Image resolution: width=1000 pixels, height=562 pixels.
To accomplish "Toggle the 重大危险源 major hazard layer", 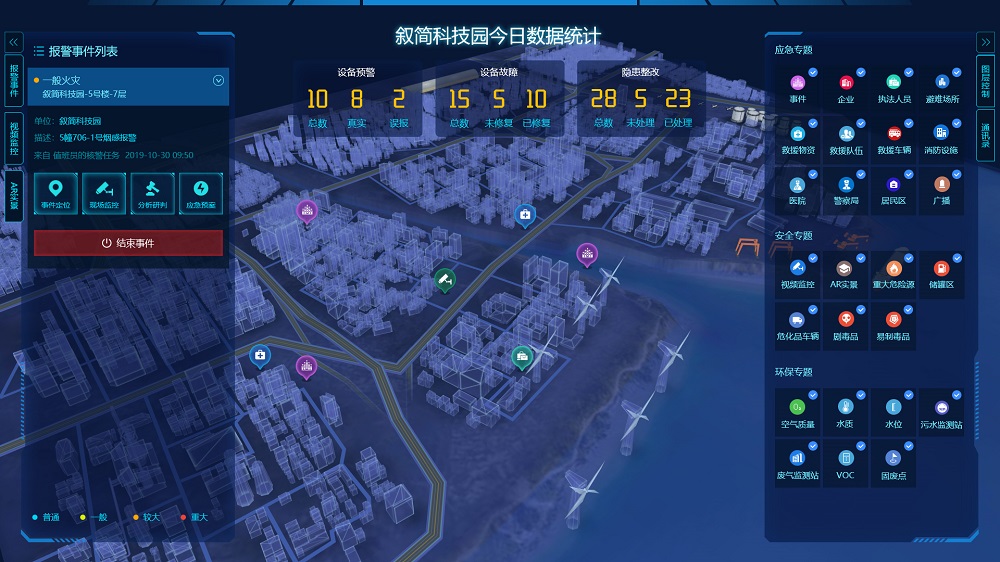I will pos(893,271).
